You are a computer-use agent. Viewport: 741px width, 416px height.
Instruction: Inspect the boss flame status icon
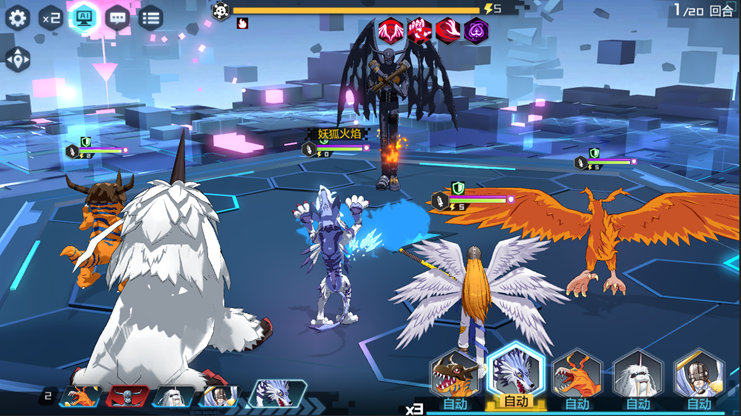click(242, 24)
